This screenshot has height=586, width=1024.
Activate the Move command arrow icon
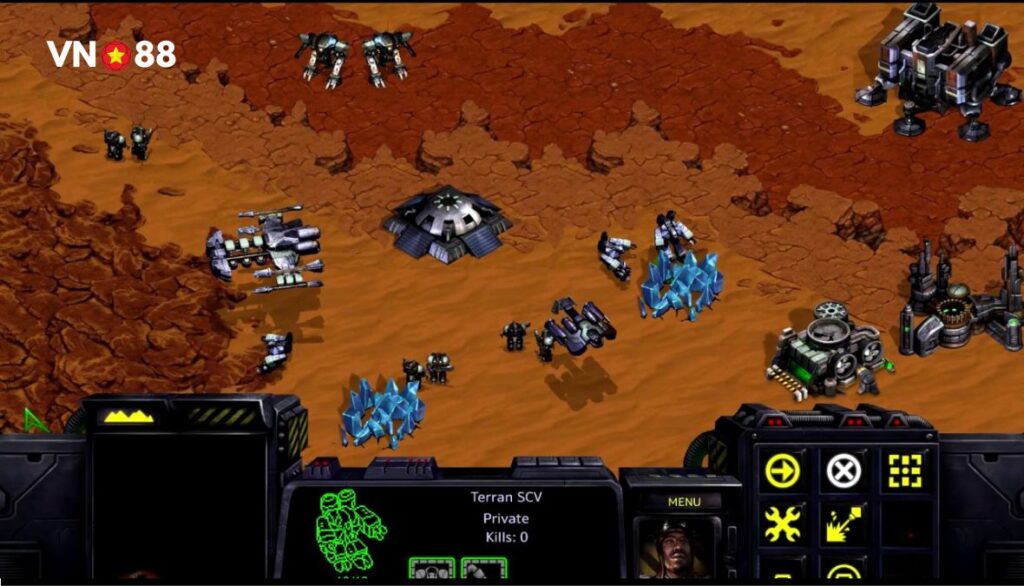[782, 470]
